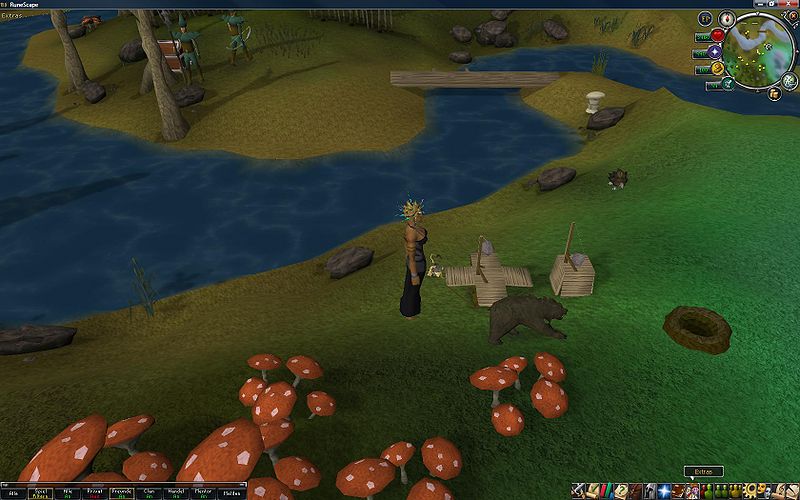
Task: Close the game window with the X
Action: tap(790, 4)
